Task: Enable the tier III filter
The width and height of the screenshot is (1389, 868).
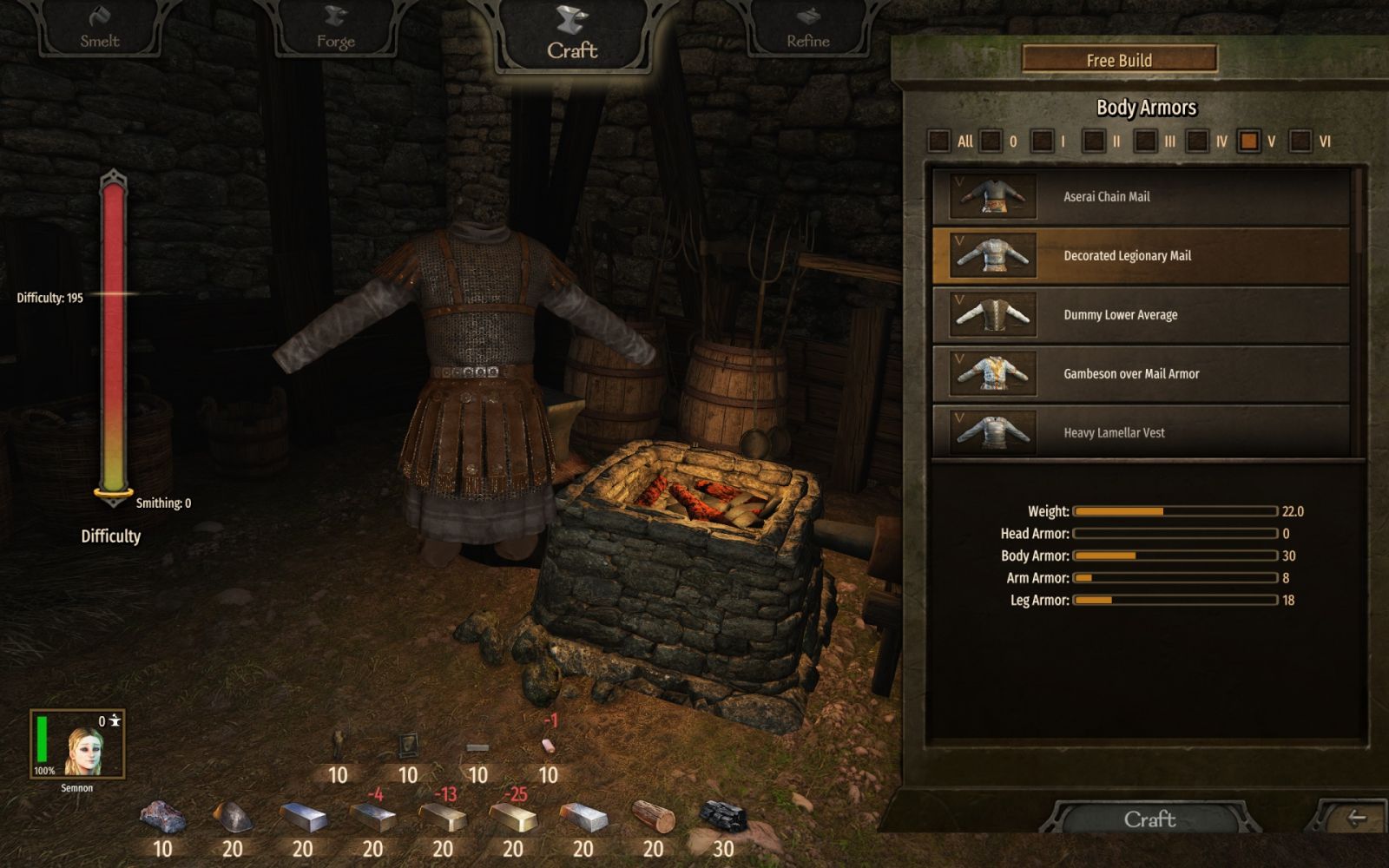Action: 1146,141
